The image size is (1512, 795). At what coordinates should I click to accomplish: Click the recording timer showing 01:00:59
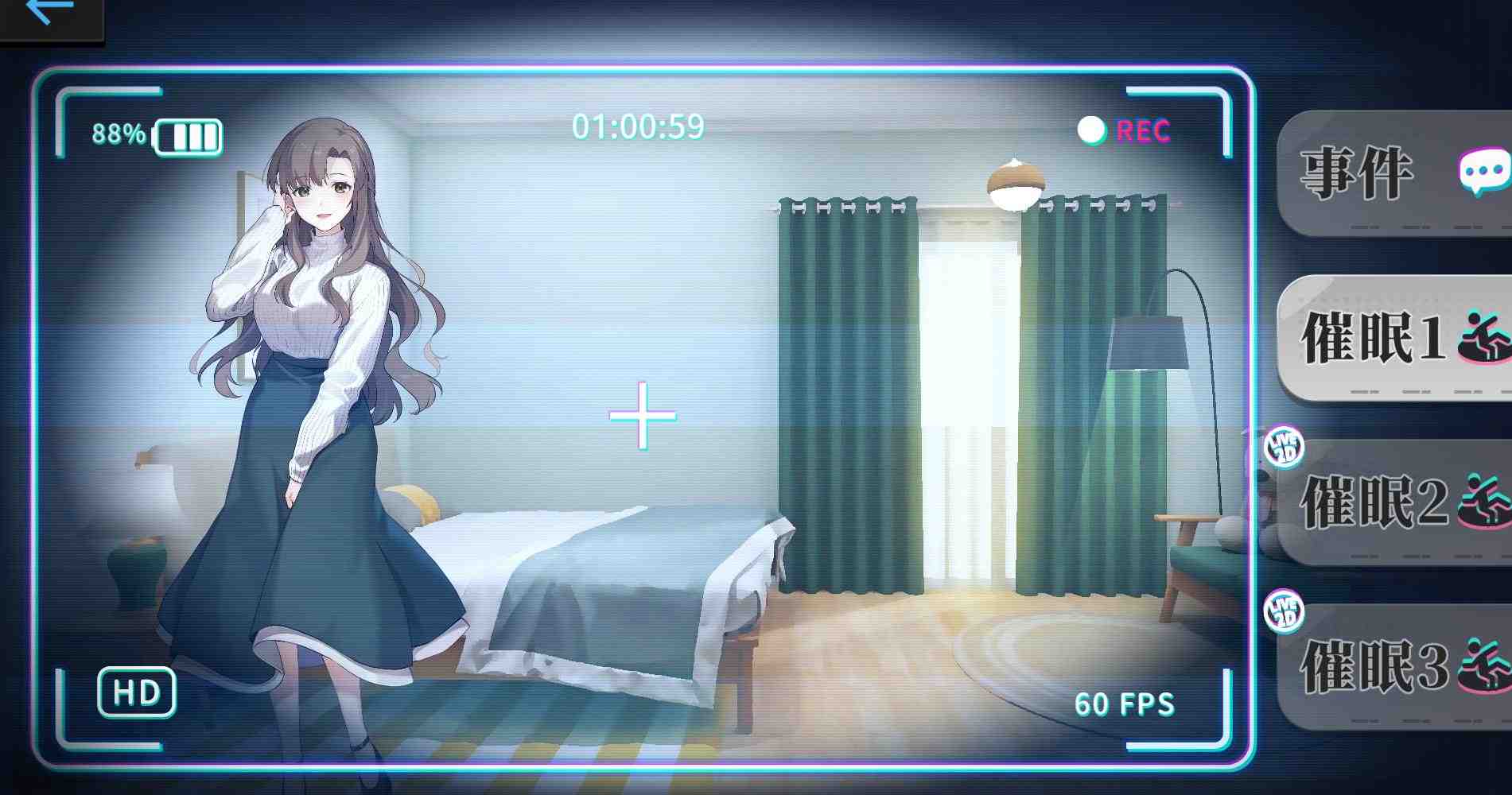point(638,124)
